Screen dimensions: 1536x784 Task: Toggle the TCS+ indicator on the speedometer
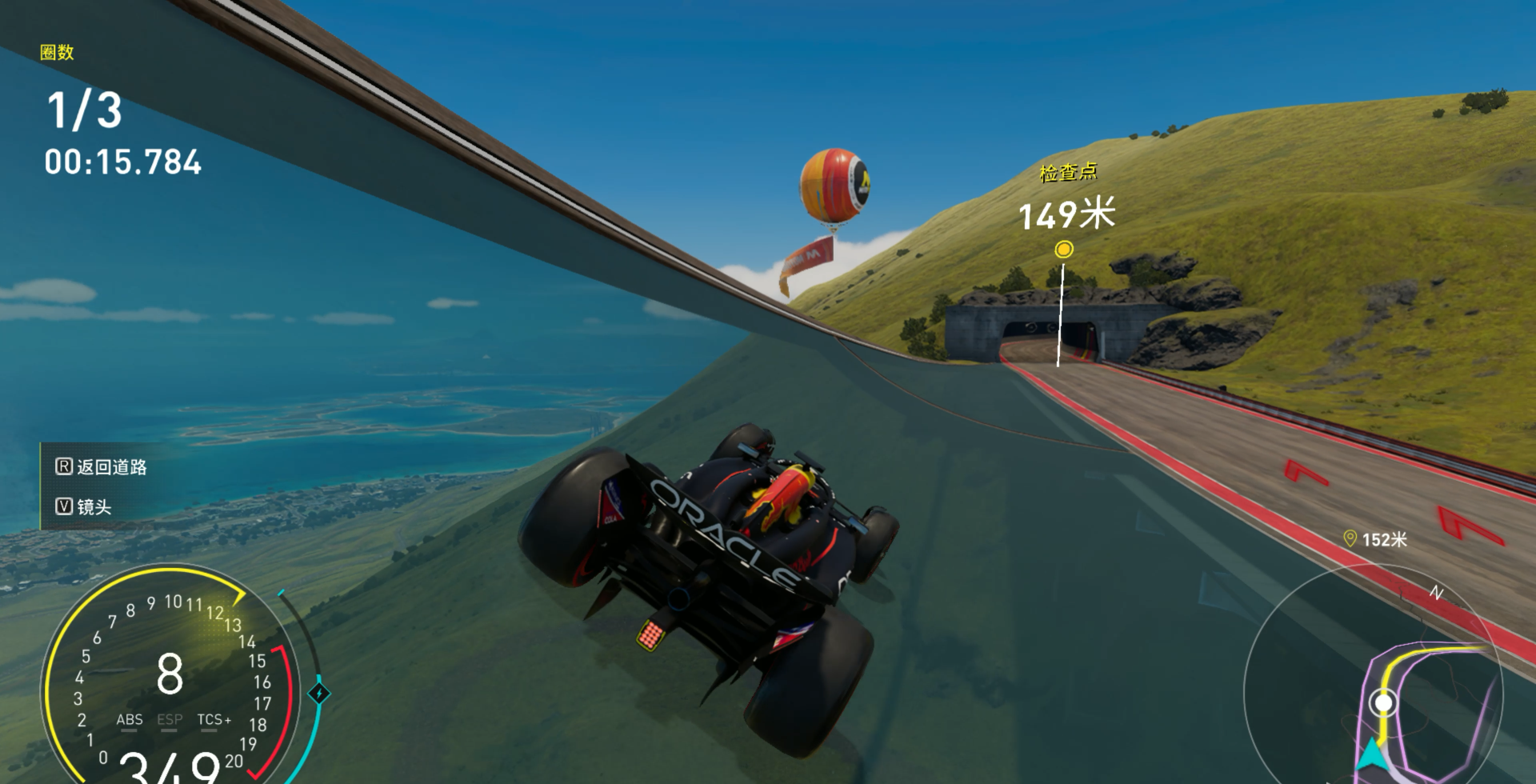(x=214, y=720)
